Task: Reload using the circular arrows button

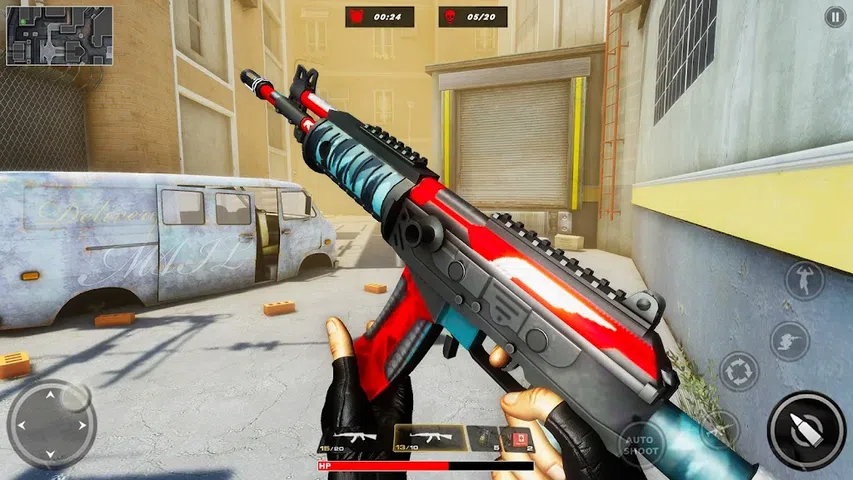Action: coord(739,371)
